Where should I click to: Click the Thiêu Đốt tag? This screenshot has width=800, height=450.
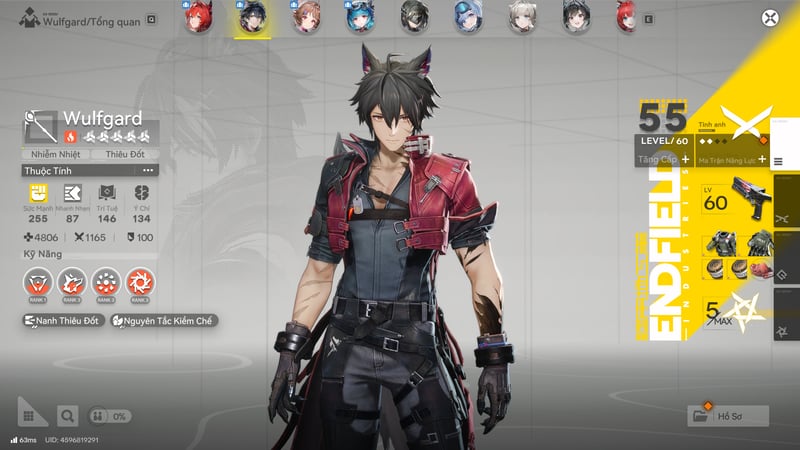[124, 154]
